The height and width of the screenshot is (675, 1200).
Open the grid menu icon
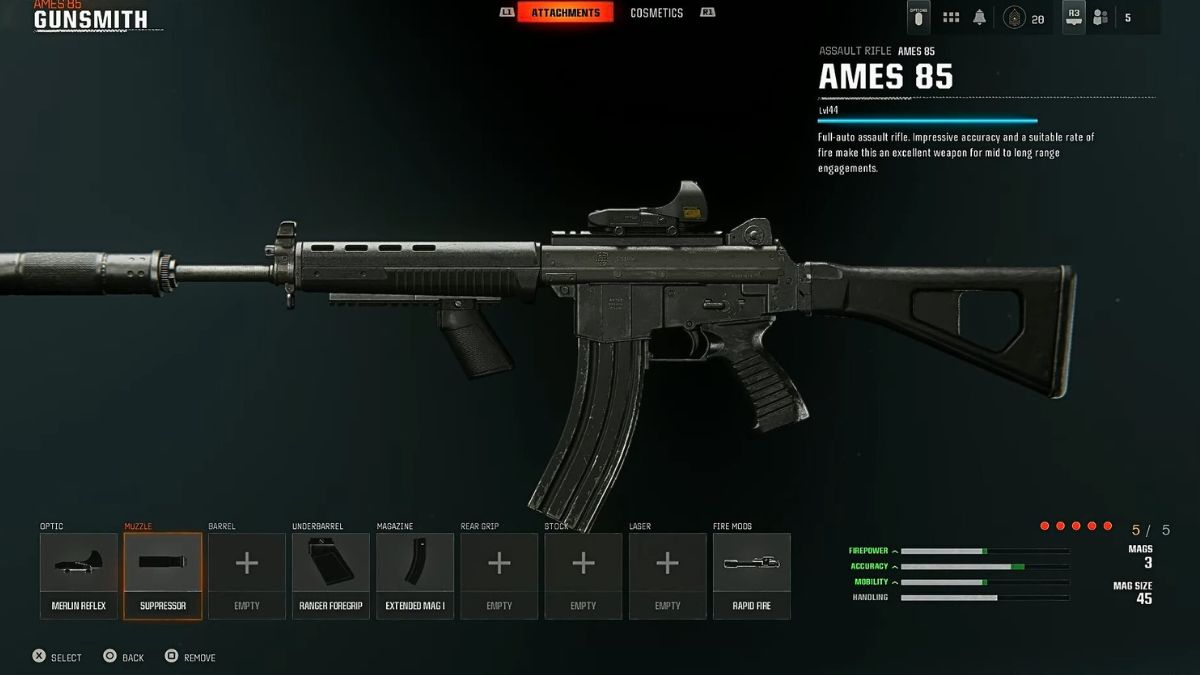pyautogui.click(x=951, y=17)
